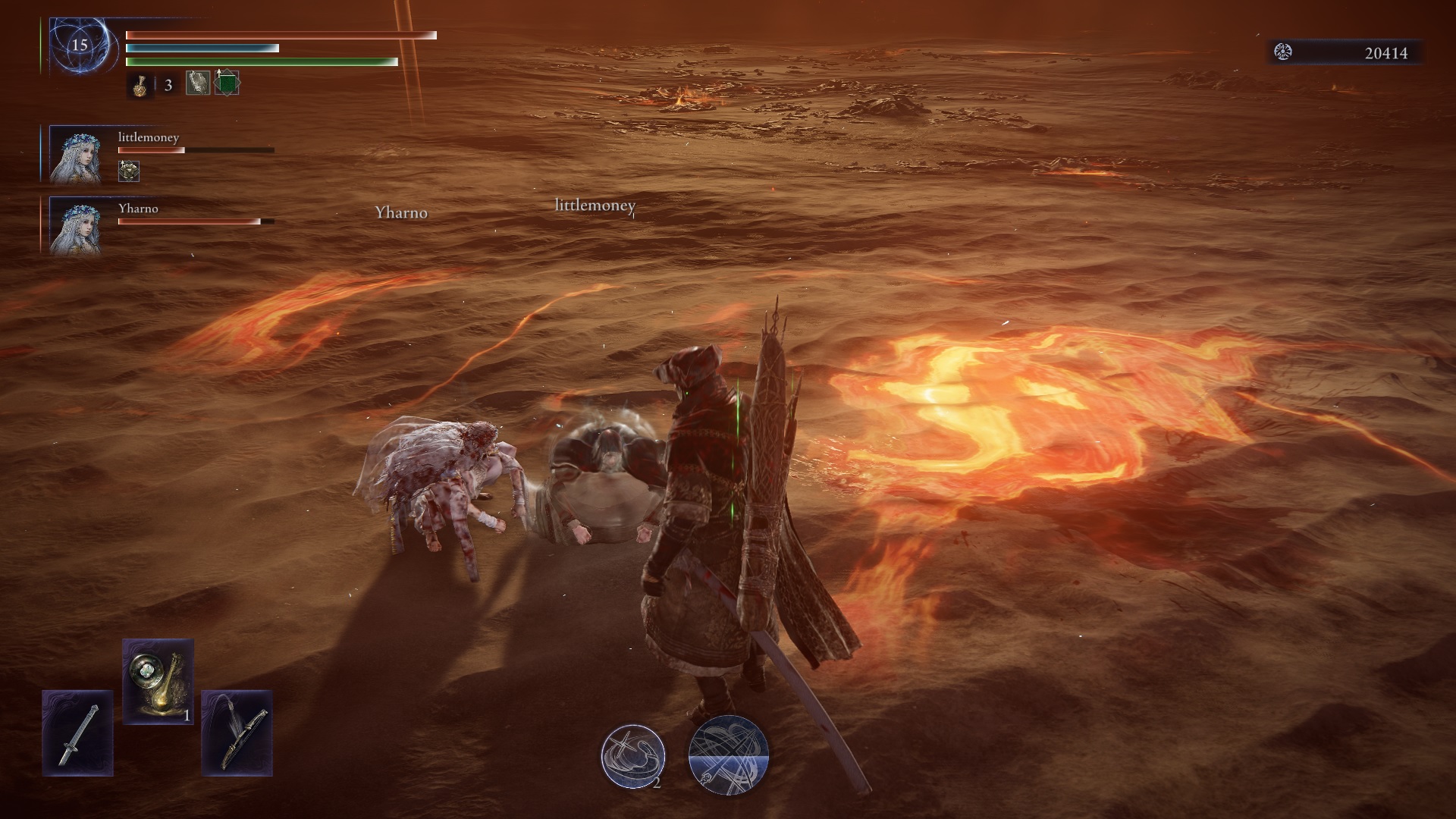The height and width of the screenshot is (819, 1456).
Task: Select the katana weapon slot
Action: [x=78, y=733]
